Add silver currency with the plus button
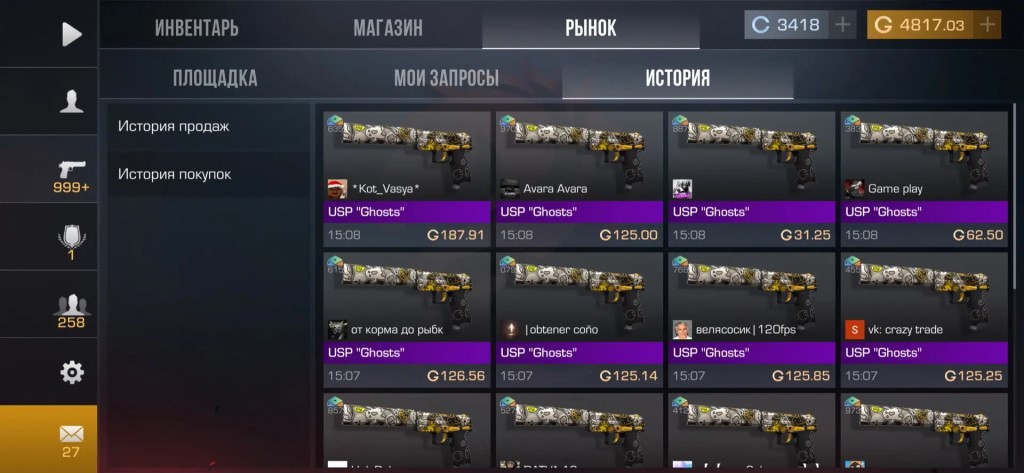The image size is (1024, 473). click(x=844, y=25)
